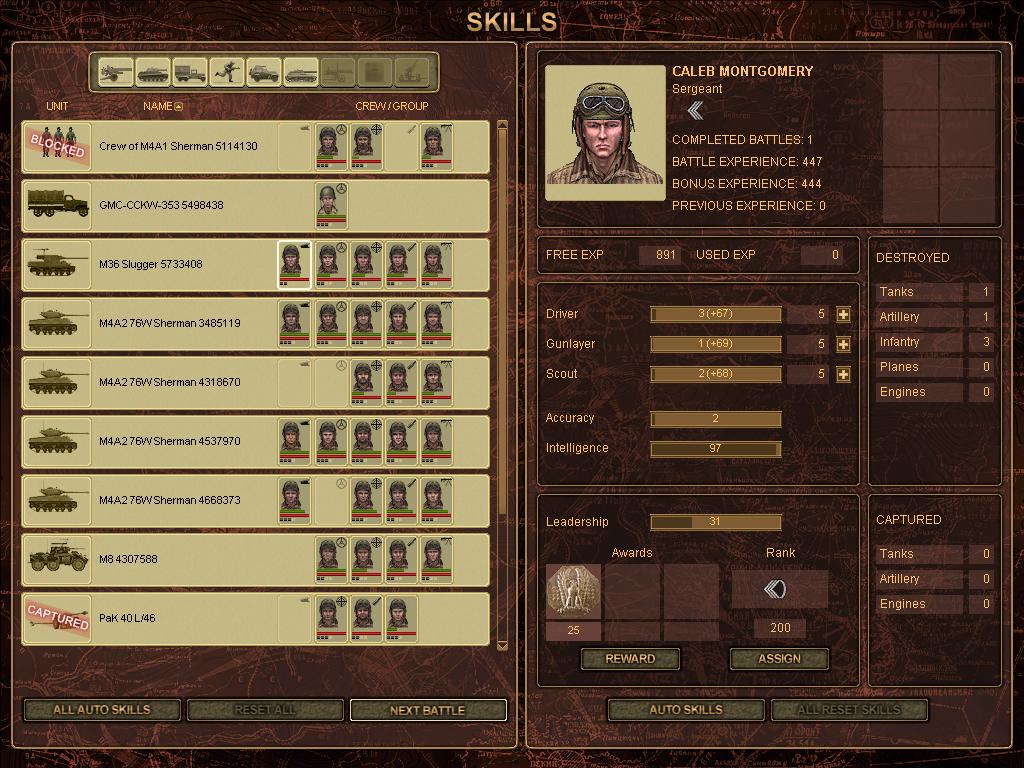The width and height of the screenshot is (1024, 768).
Task: Raise the Gunlayer skill by one
Action: click(843, 345)
